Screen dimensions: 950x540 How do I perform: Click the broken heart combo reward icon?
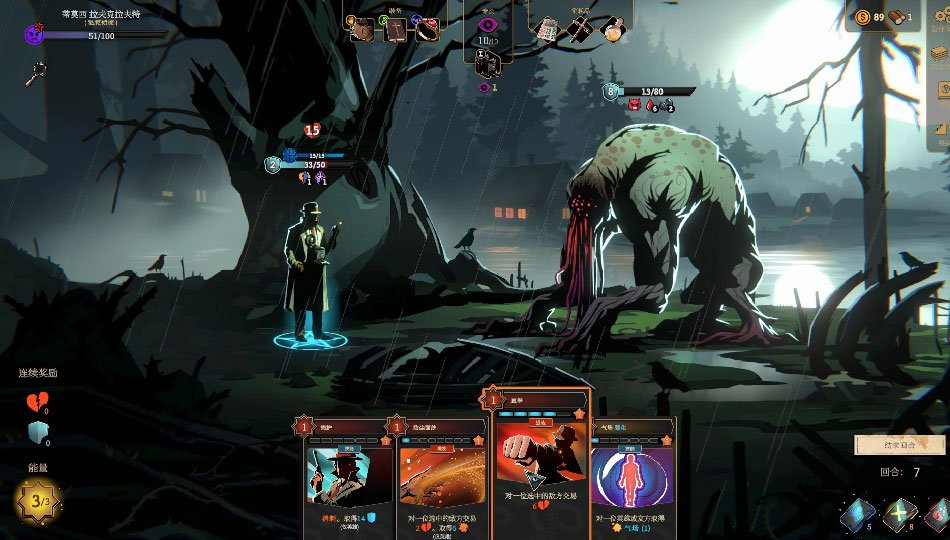pos(36,401)
